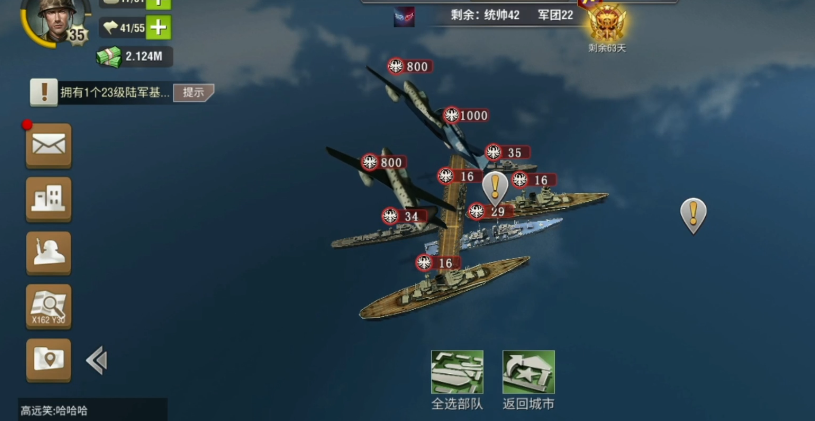The width and height of the screenshot is (815, 421).
Task: Open the exclamation quest notice icon
Action: [x=43, y=92]
